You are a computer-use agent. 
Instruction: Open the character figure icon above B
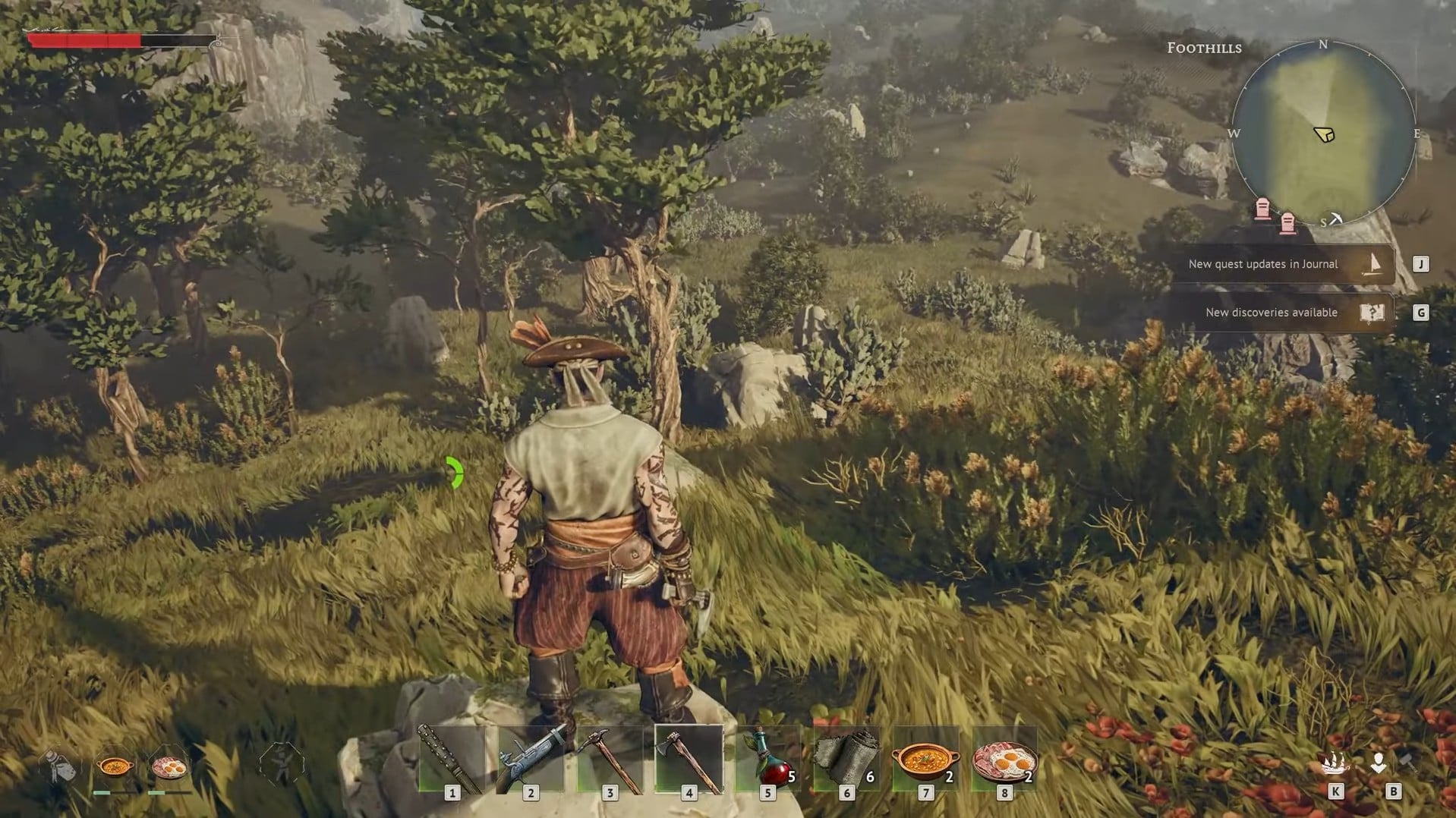(x=1379, y=763)
